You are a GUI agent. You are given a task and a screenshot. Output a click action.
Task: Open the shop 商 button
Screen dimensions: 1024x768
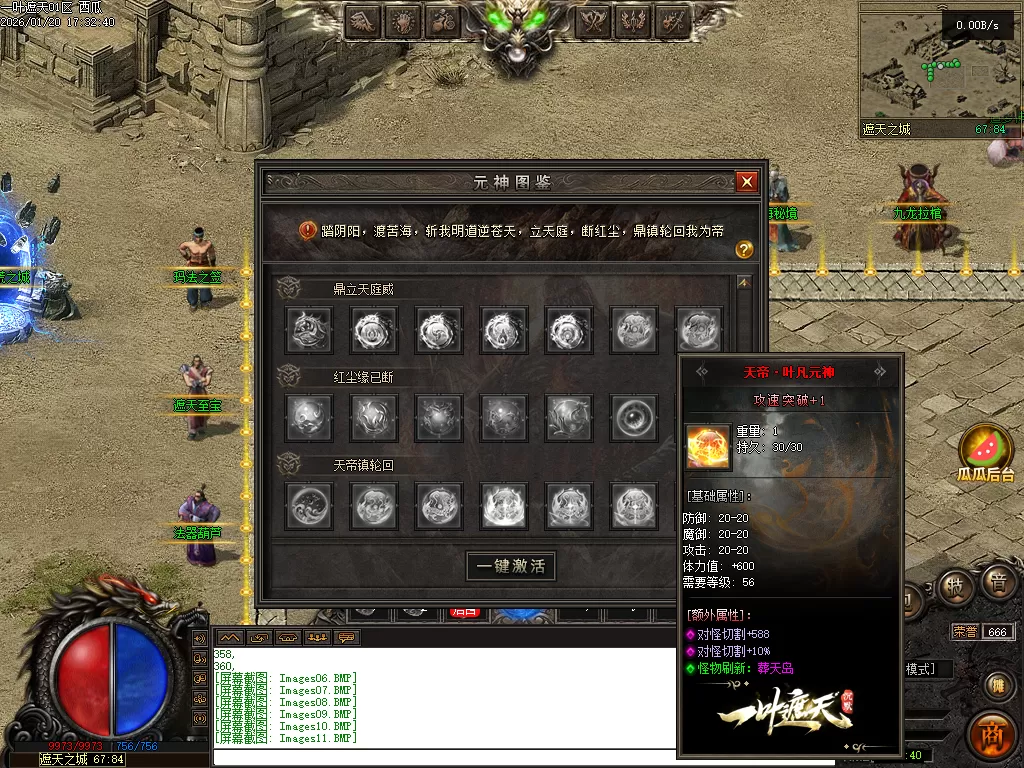pyautogui.click(x=992, y=735)
